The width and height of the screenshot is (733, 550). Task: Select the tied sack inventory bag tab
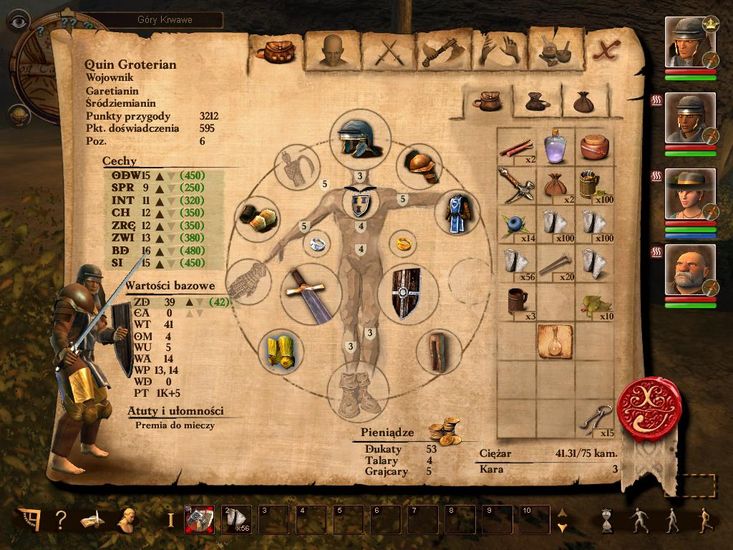583,101
